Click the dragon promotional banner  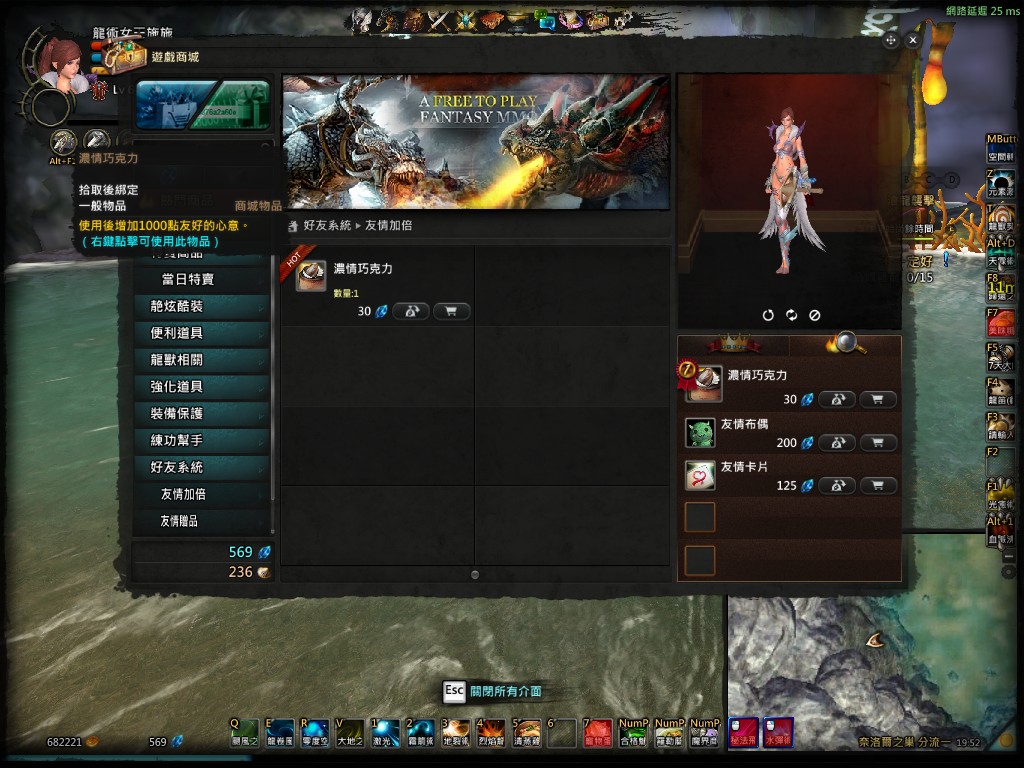coord(476,141)
